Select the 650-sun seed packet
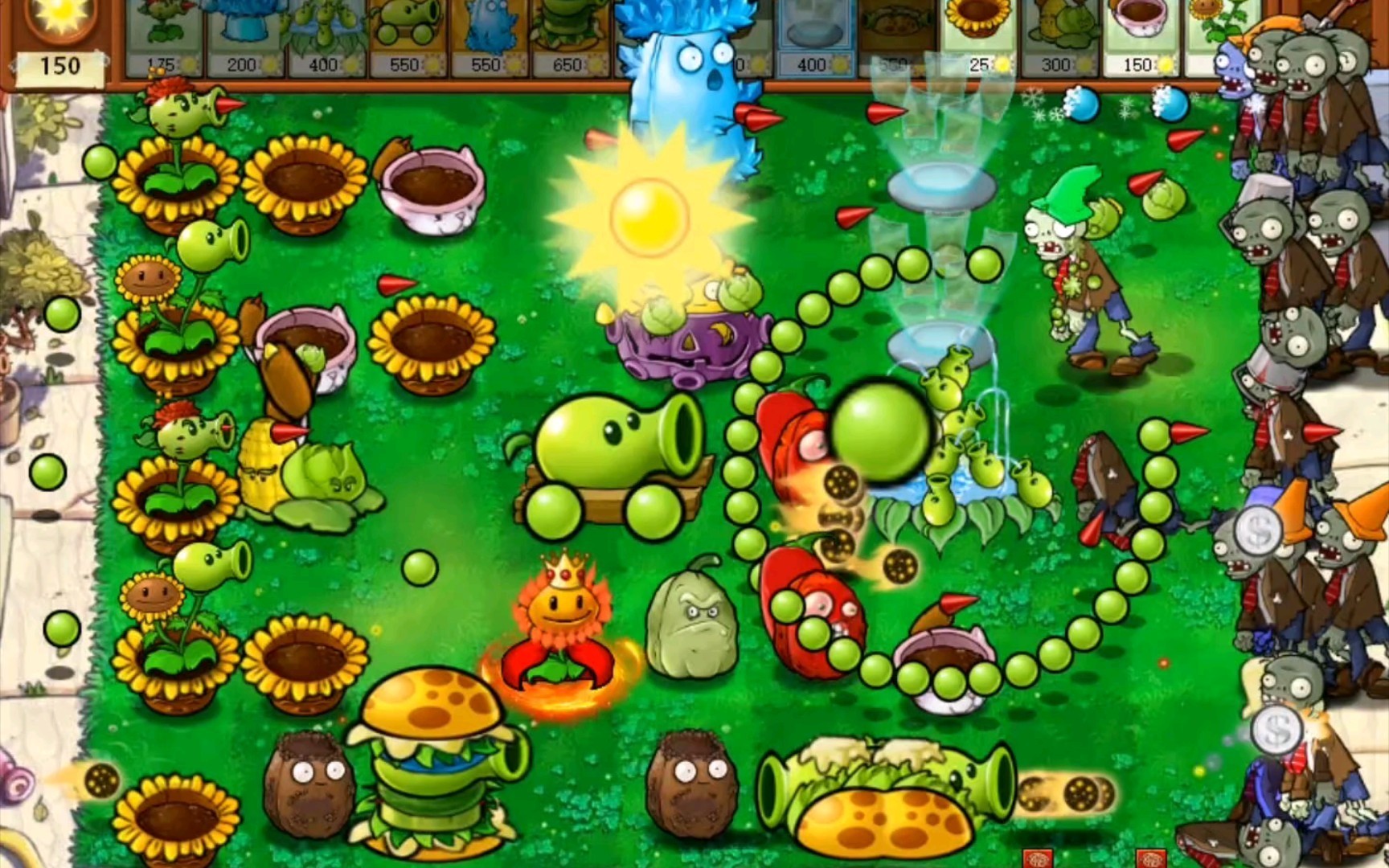1389x868 pixels. click(571, 36)
